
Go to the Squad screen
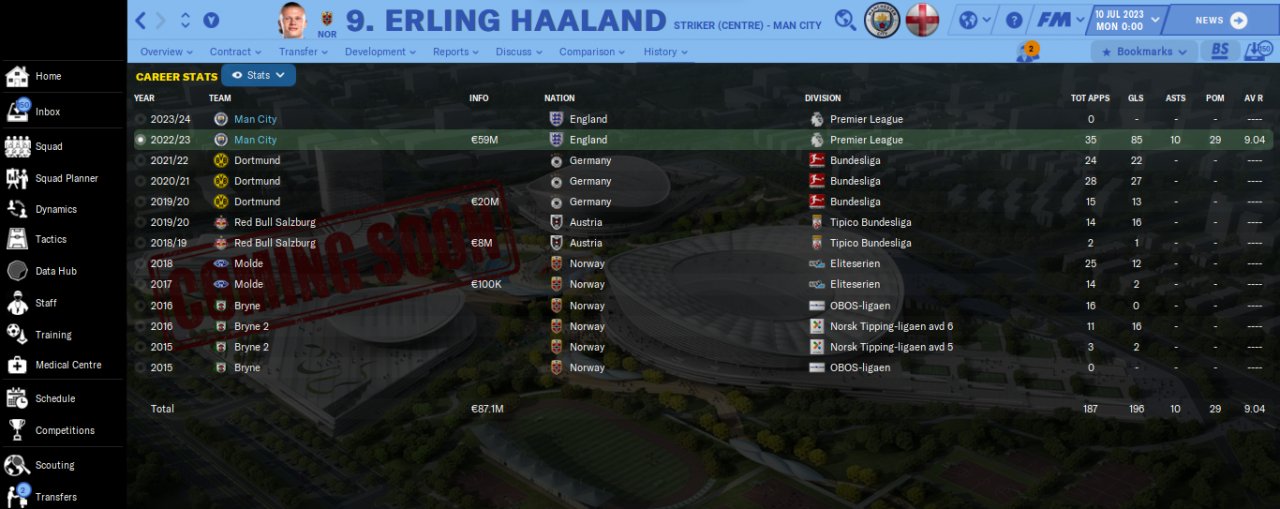[x=48, y=147]
